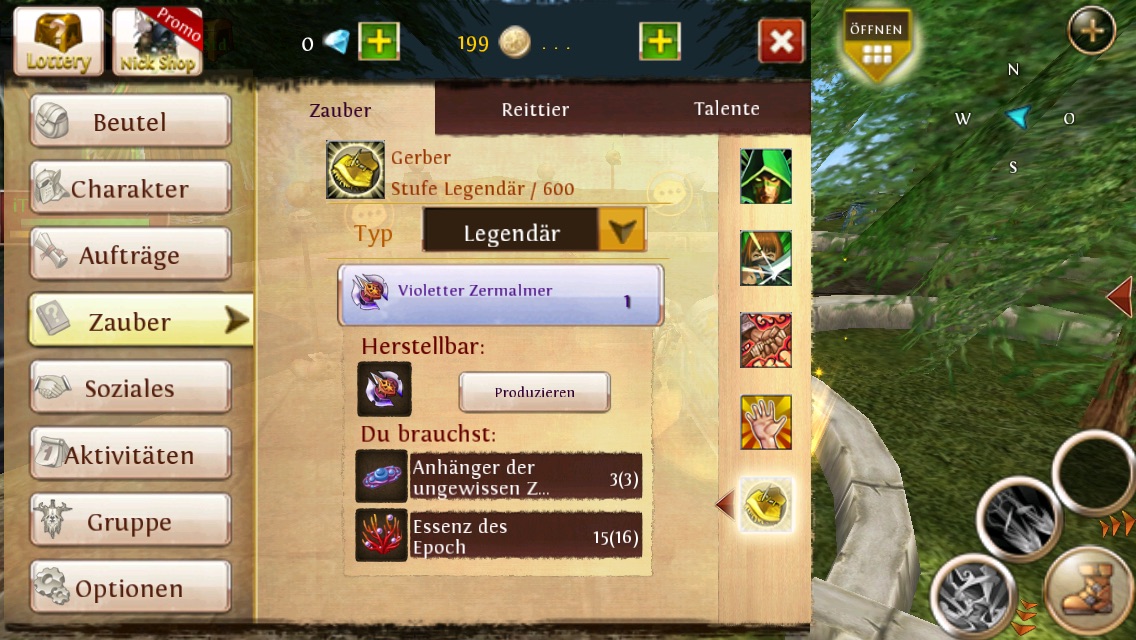Add more diamonds with green plus
Viewport: 1136px width, 640px height.
(379, 42)
